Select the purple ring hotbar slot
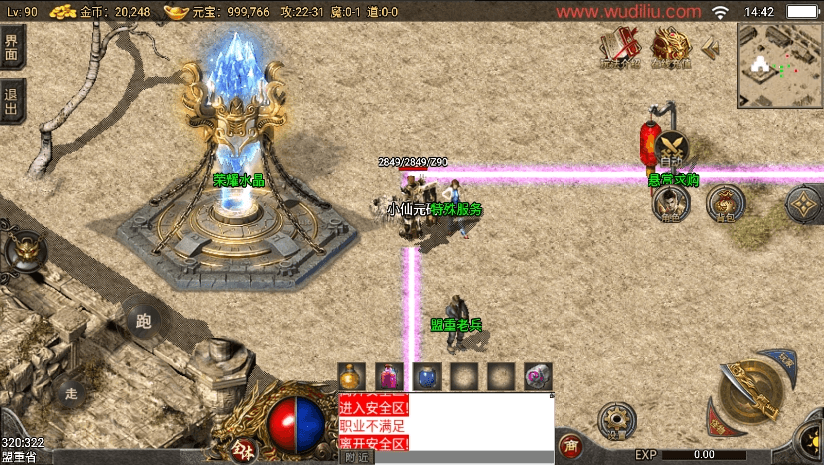 (x=538, y=376)
